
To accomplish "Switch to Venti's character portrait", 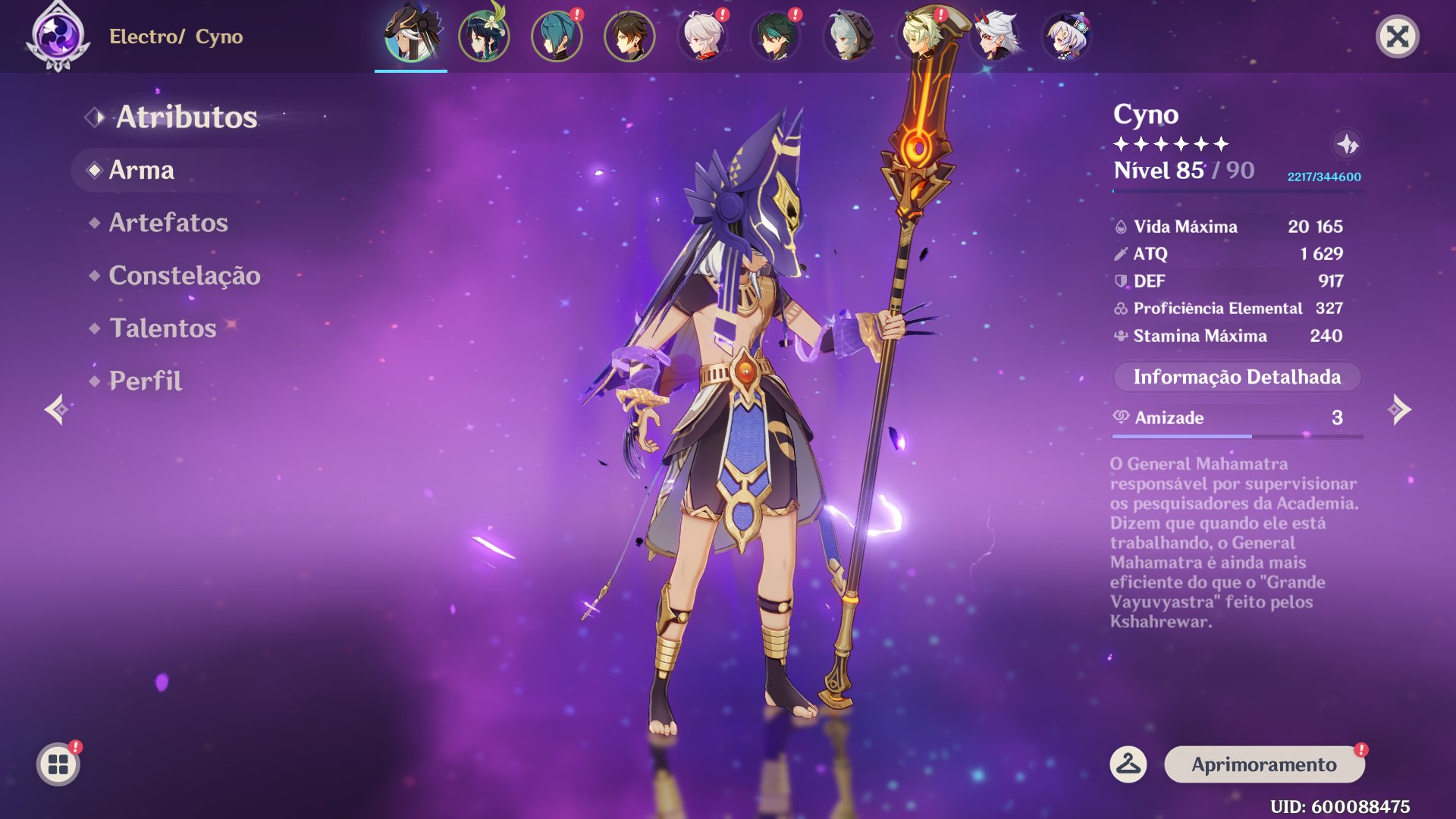I will [482, 34].
